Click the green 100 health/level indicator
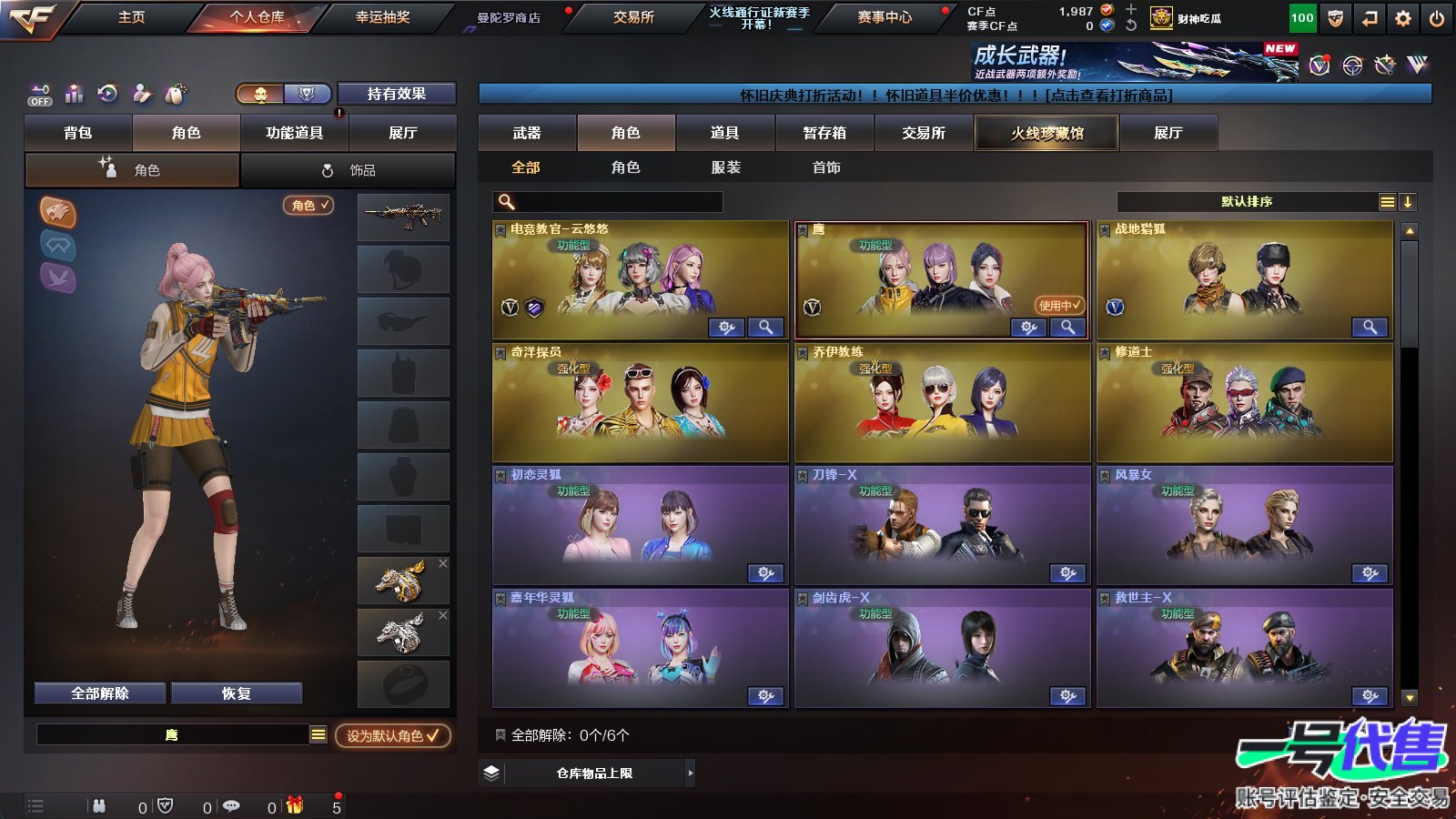 (x=1301, y=16)
